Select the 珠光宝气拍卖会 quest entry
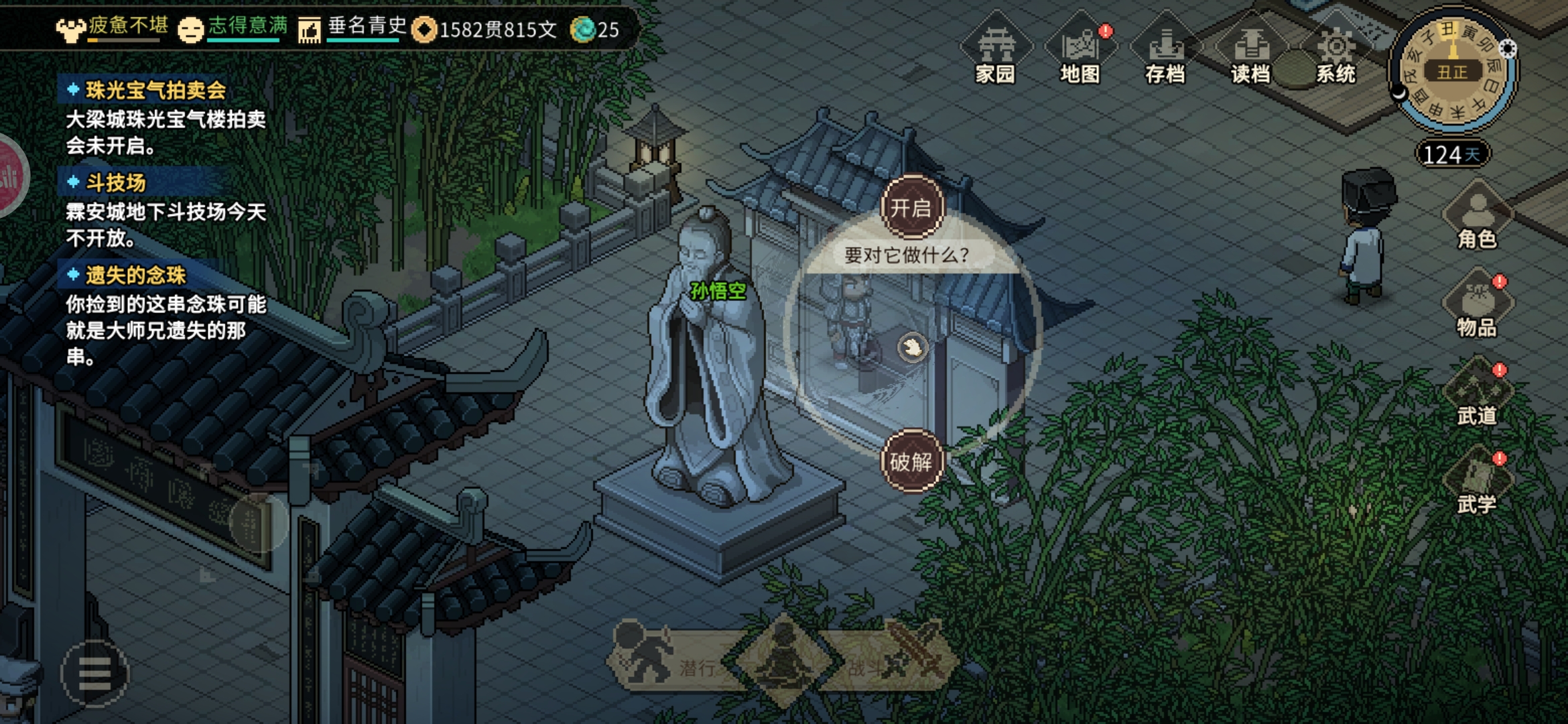Viewport: 1568px width, 724px height. tap(155, 90)
